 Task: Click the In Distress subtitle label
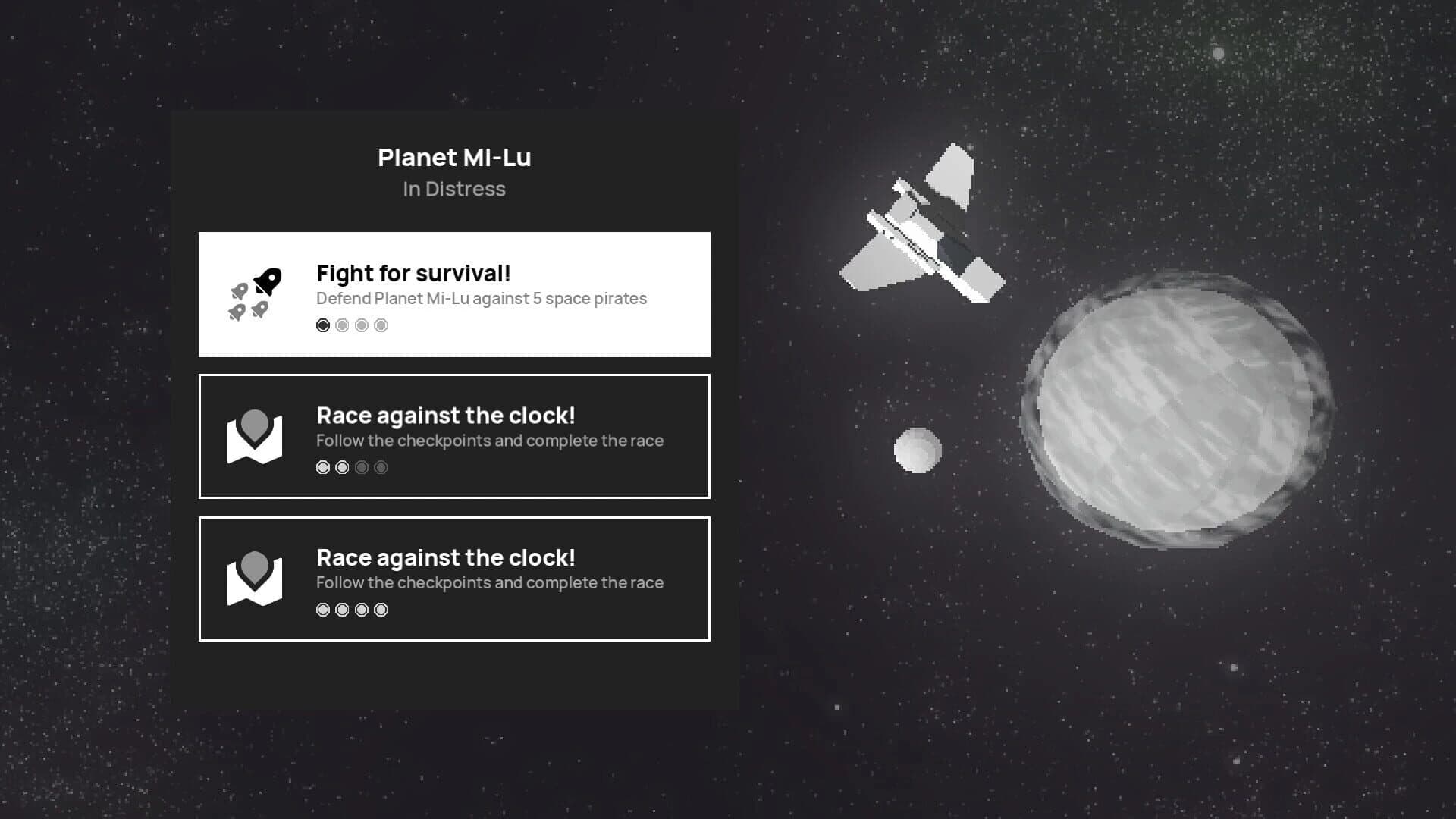[454, 189]
